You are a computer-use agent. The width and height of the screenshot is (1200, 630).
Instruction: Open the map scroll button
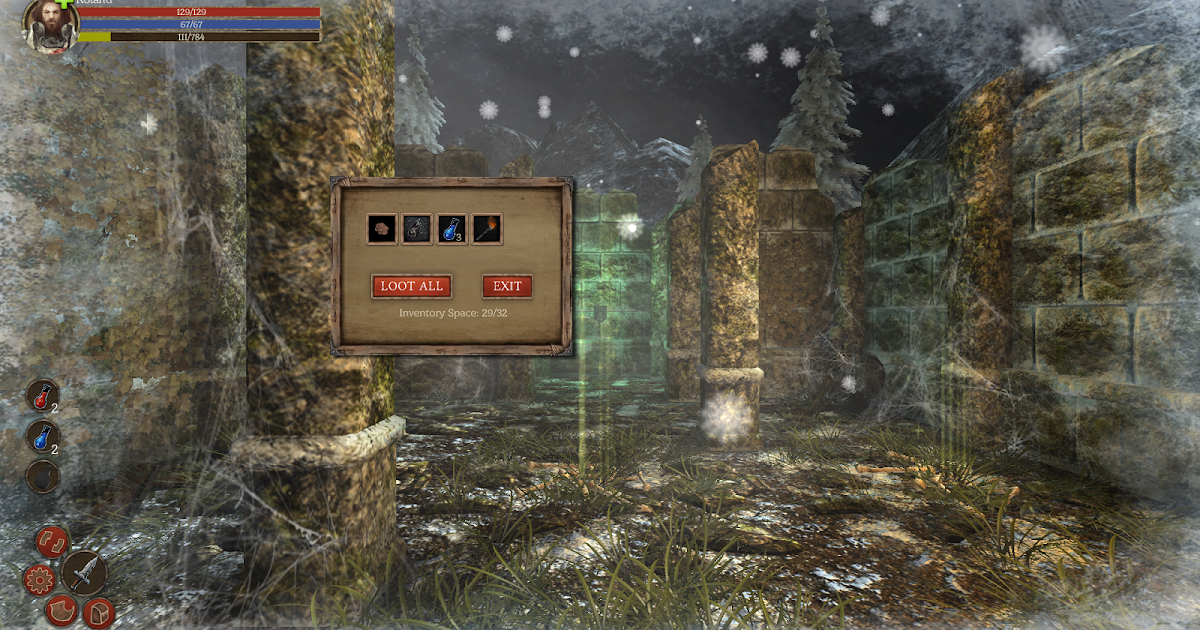61,610
